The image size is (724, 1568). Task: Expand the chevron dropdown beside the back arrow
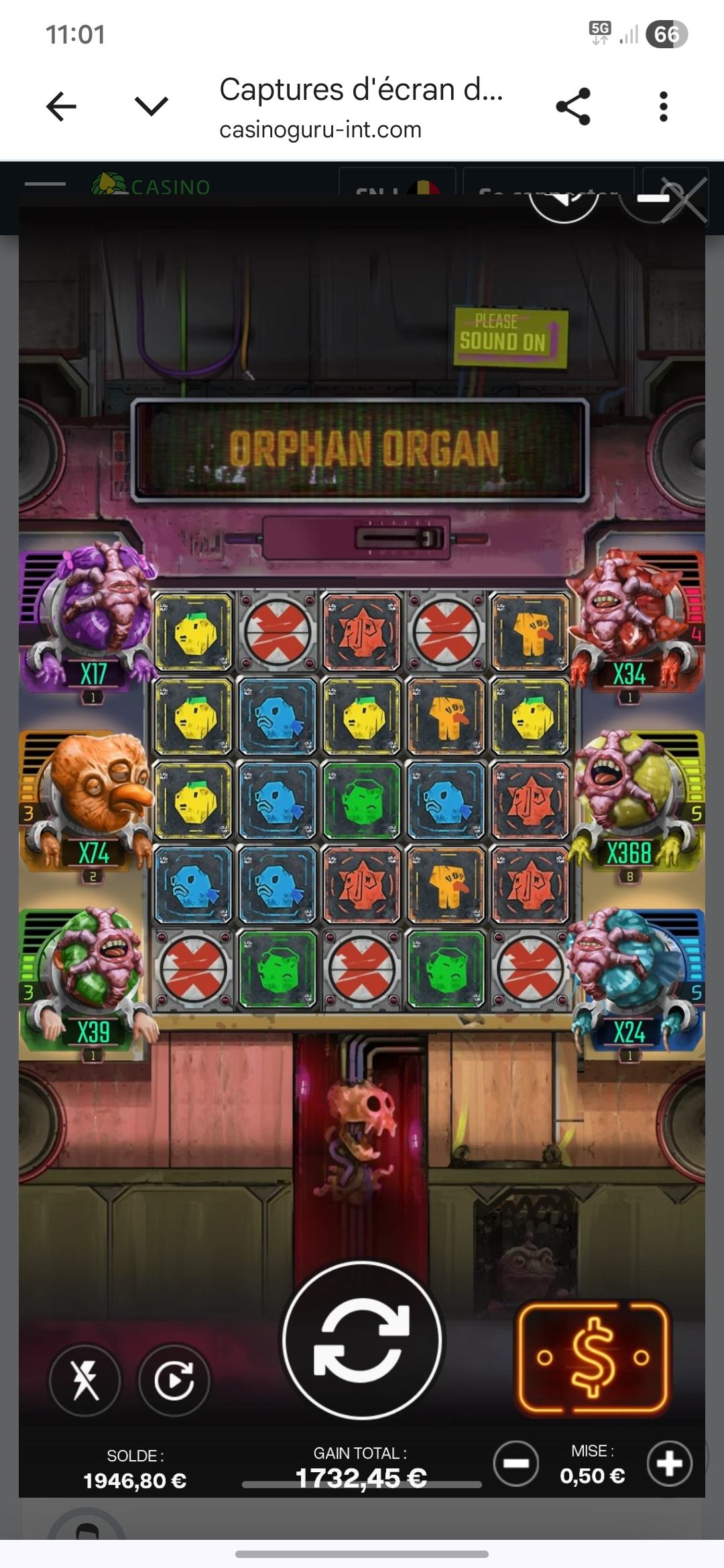(x=151, y=107)
